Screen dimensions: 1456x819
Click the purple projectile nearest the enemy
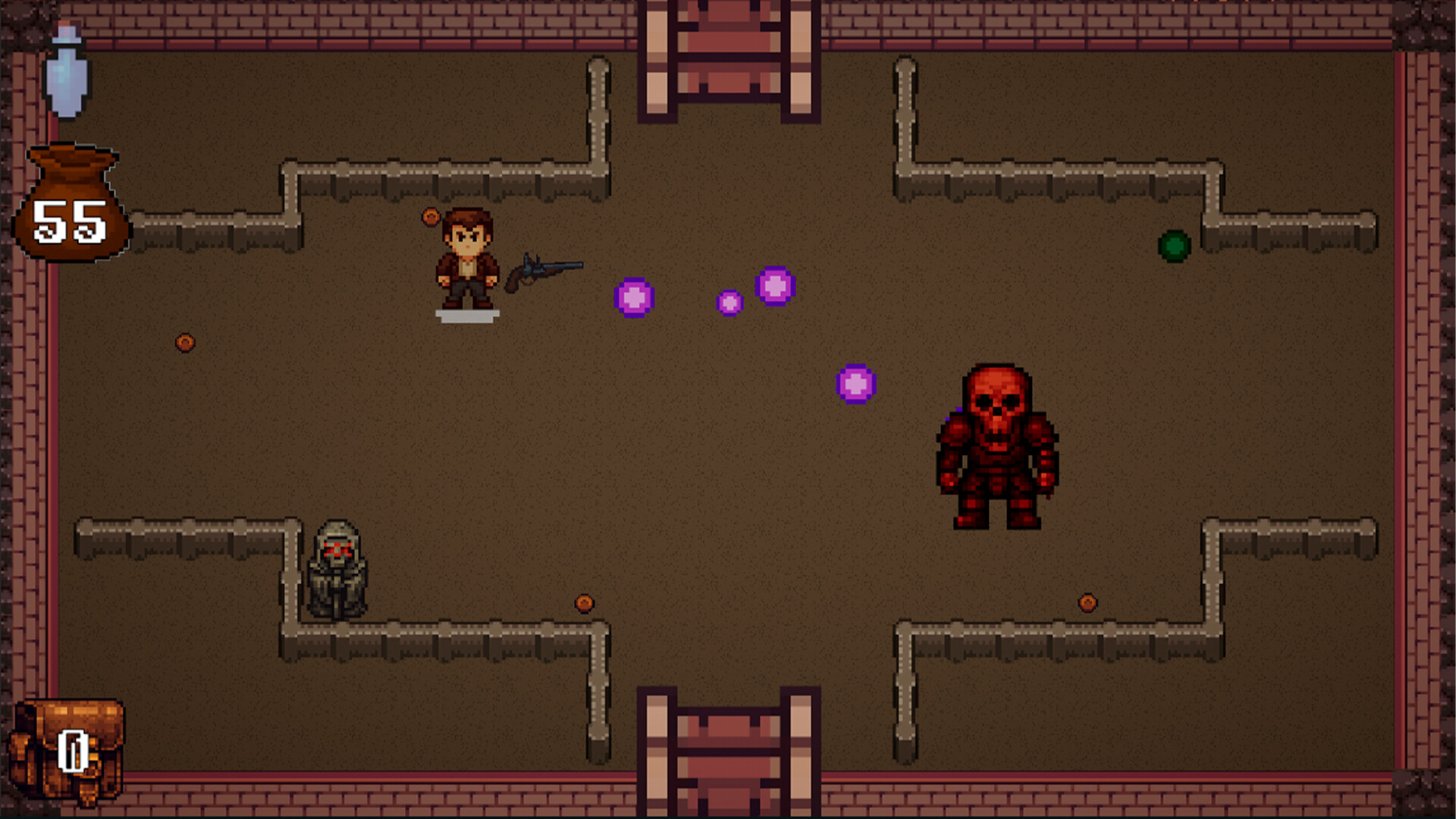pyautogui.click(x=855, y=385)
